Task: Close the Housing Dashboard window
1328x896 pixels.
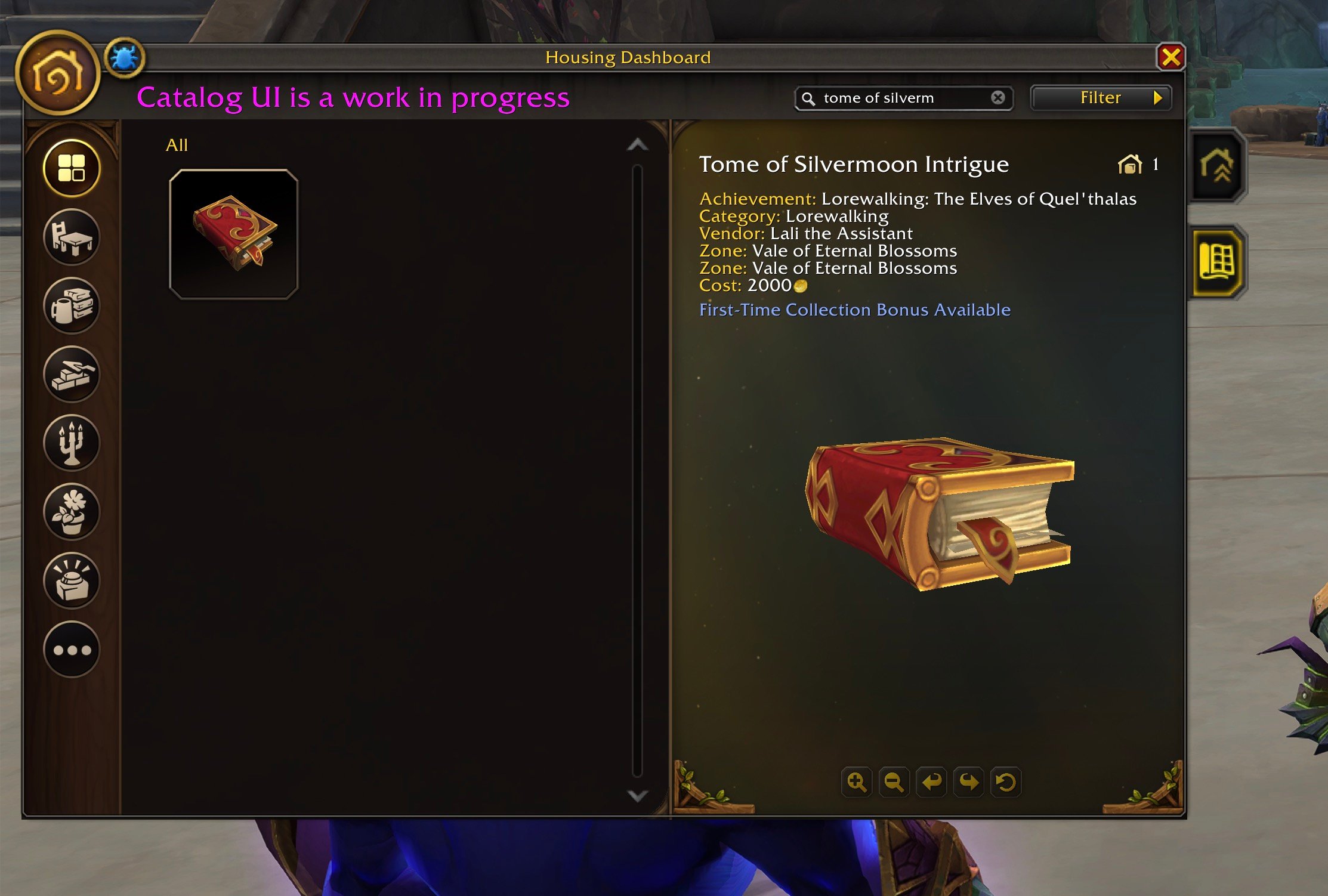Action: click(x=1171, y=58)
